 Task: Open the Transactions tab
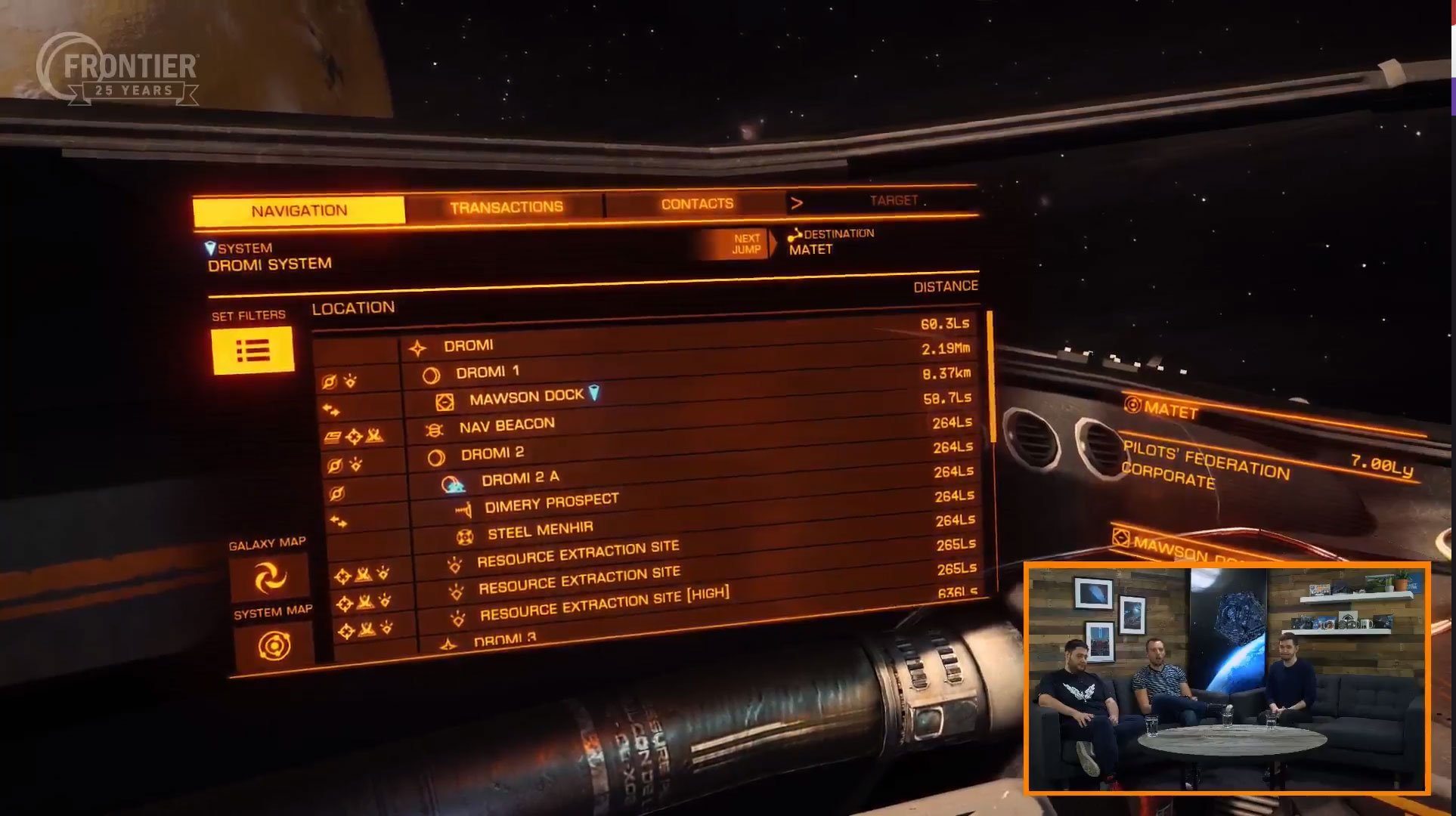[506, 207]
